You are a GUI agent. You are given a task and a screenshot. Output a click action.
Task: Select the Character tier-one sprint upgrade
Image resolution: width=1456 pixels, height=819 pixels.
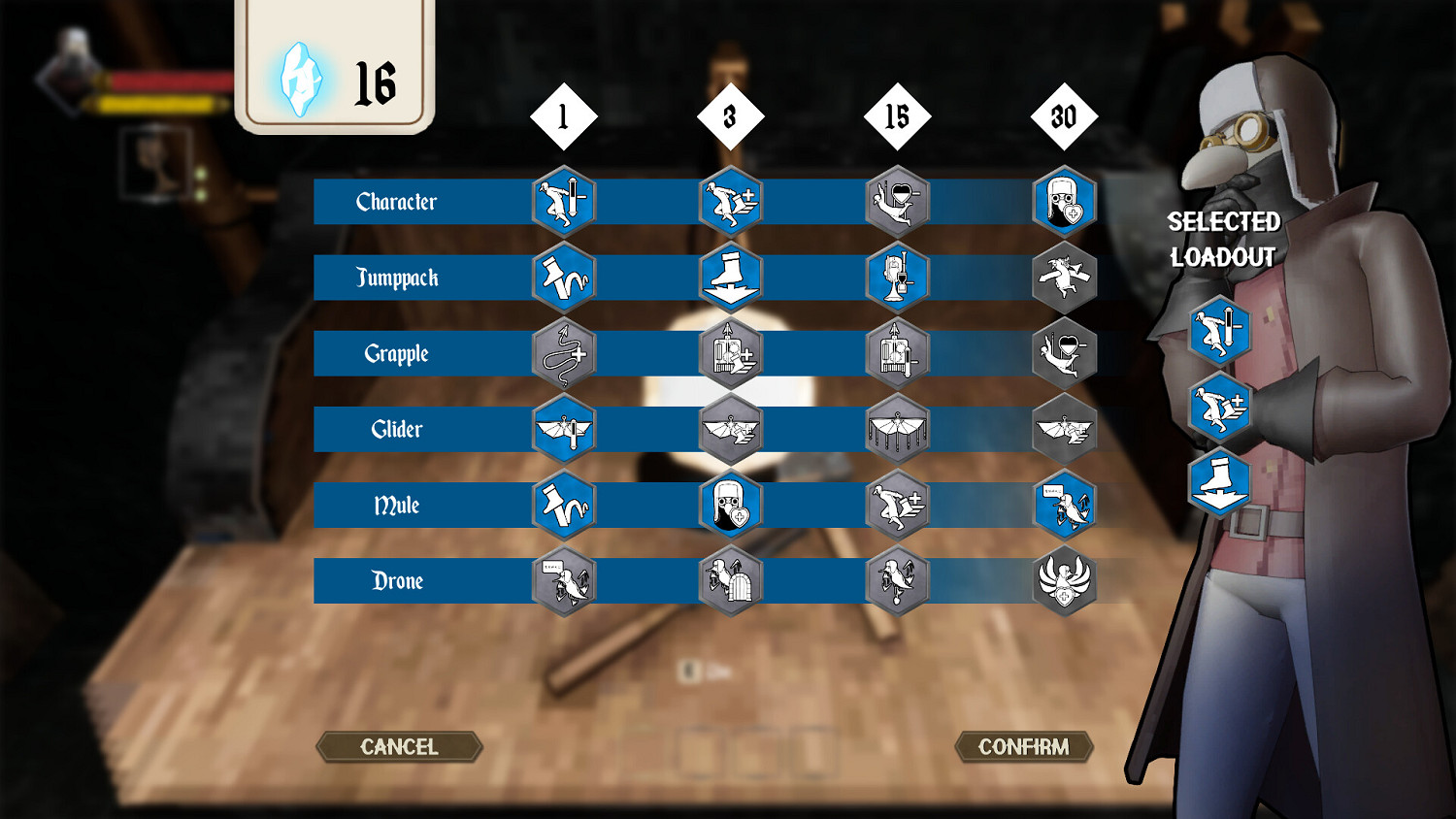[562, 202]
